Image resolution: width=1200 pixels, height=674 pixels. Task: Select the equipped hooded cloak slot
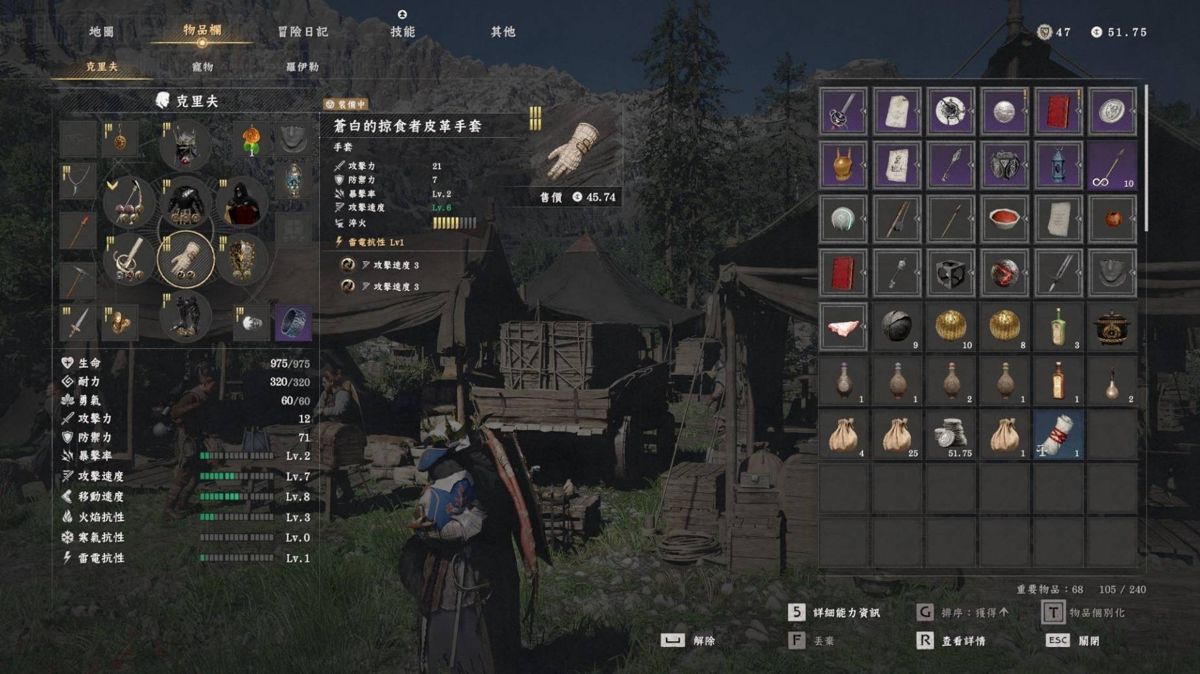[x=243, y=203]
